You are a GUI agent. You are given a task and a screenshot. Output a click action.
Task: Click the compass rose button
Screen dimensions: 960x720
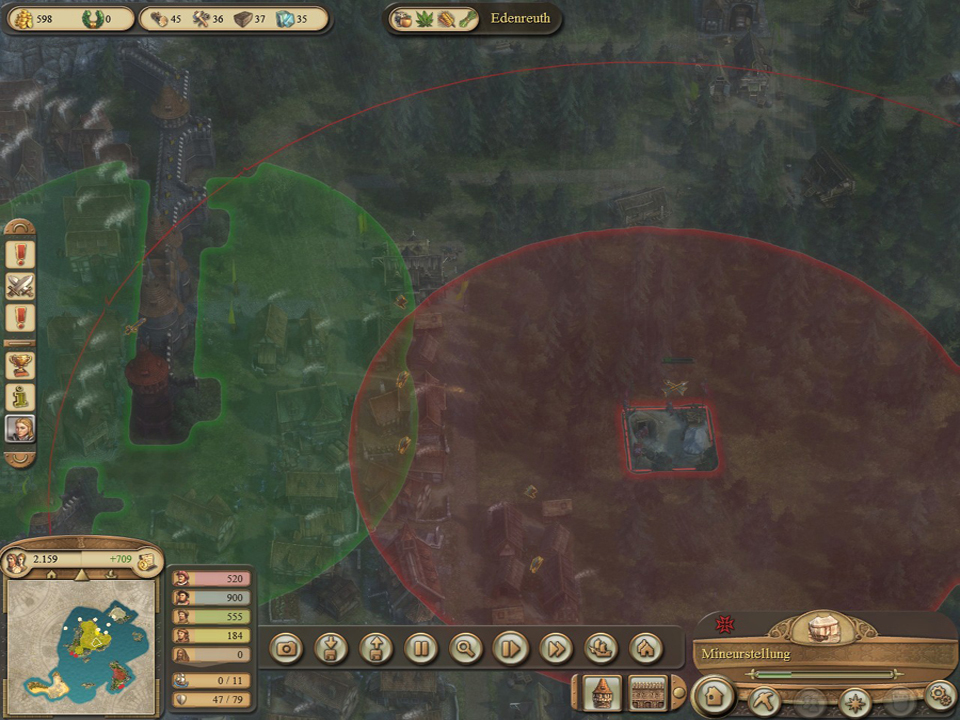(856, 699)
